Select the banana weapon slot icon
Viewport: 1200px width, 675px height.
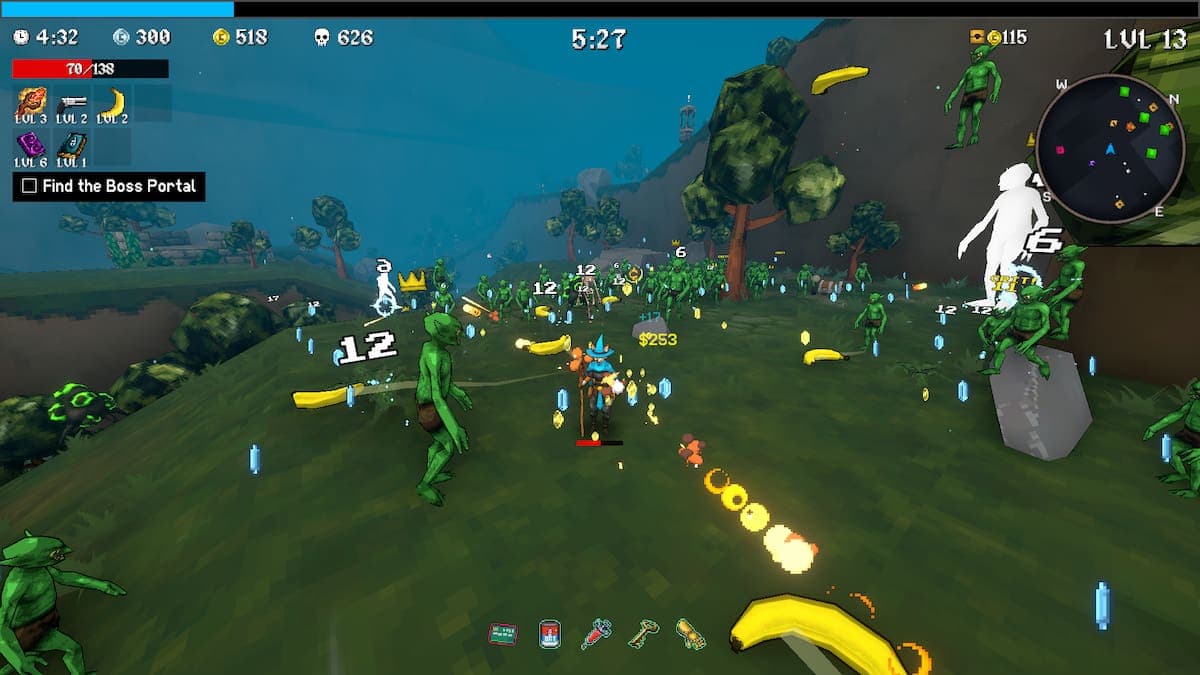pos(113,101)
